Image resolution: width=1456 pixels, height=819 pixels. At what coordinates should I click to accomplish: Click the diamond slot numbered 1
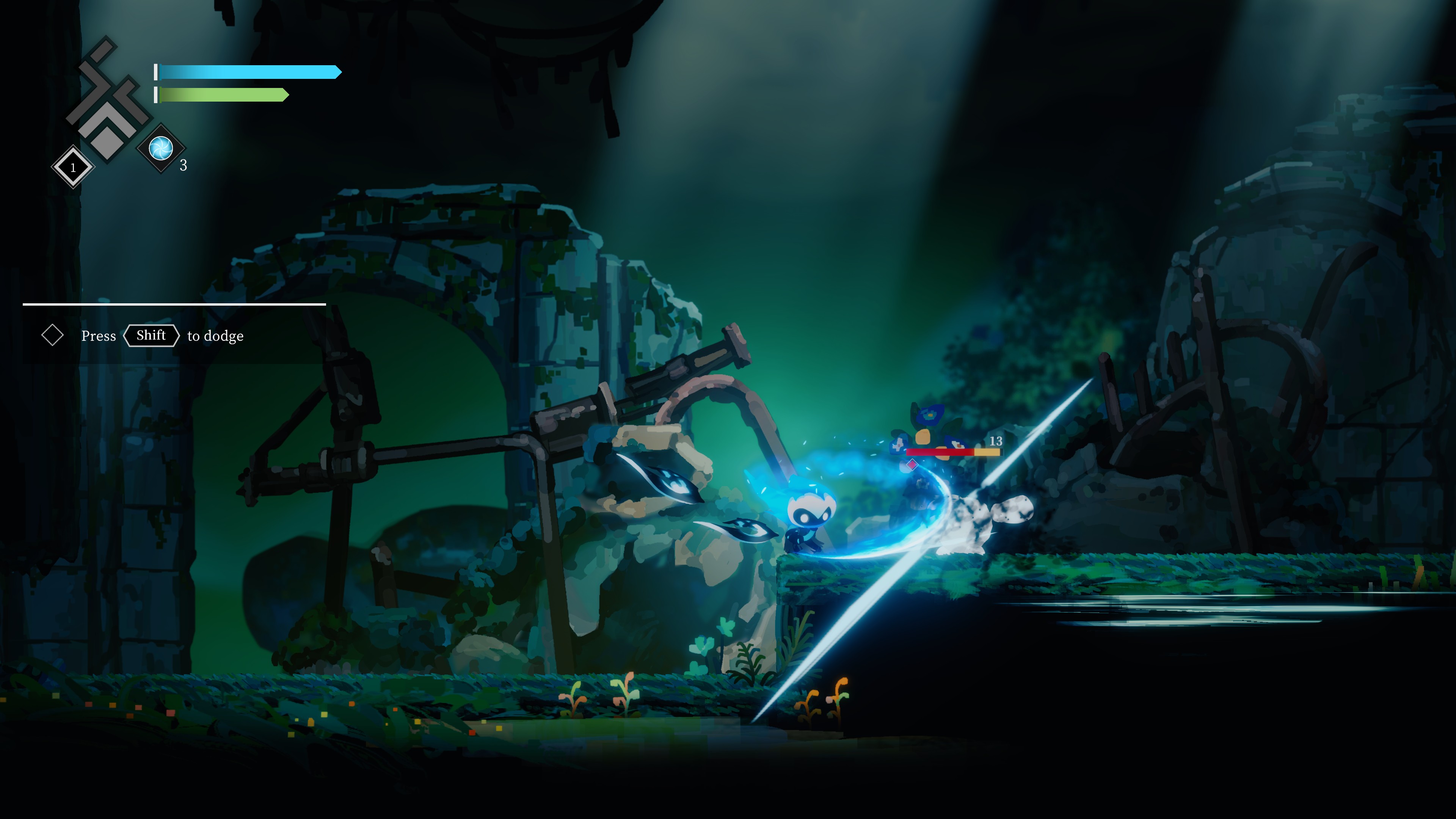tap(73, 167)
